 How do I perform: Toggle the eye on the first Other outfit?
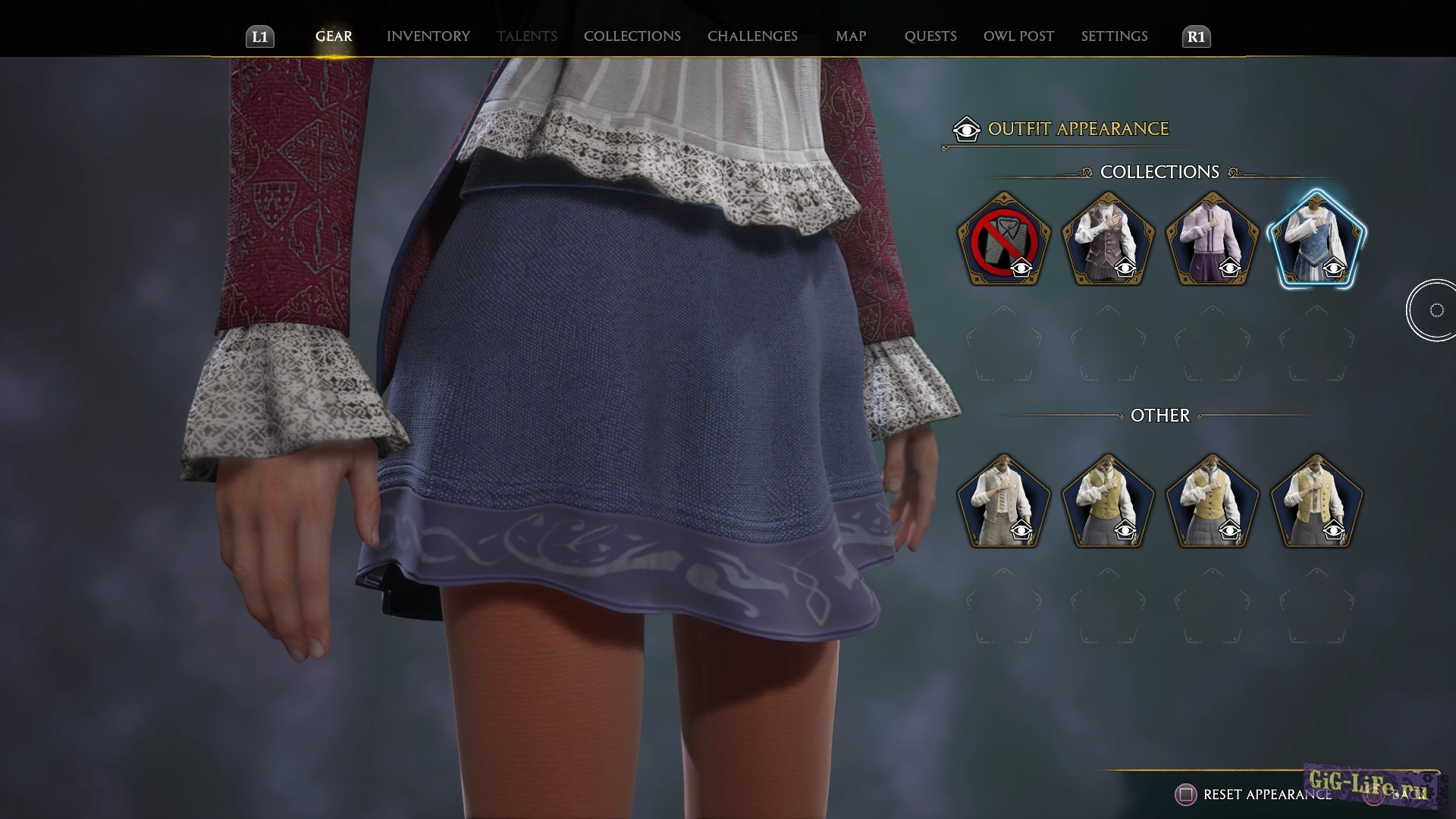1023,531
